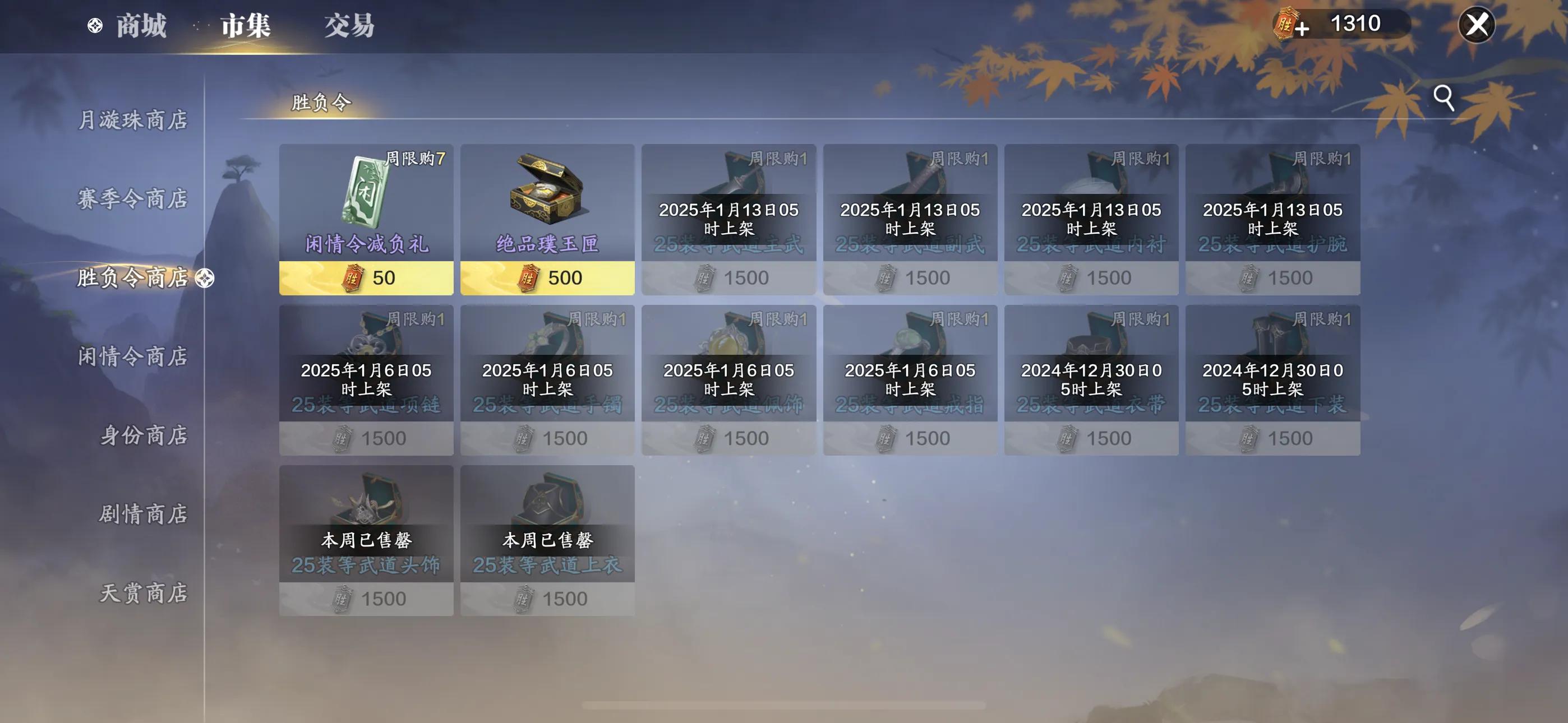
Task: Open 月漩珠商店 category
Action: [x=133, y=120]
